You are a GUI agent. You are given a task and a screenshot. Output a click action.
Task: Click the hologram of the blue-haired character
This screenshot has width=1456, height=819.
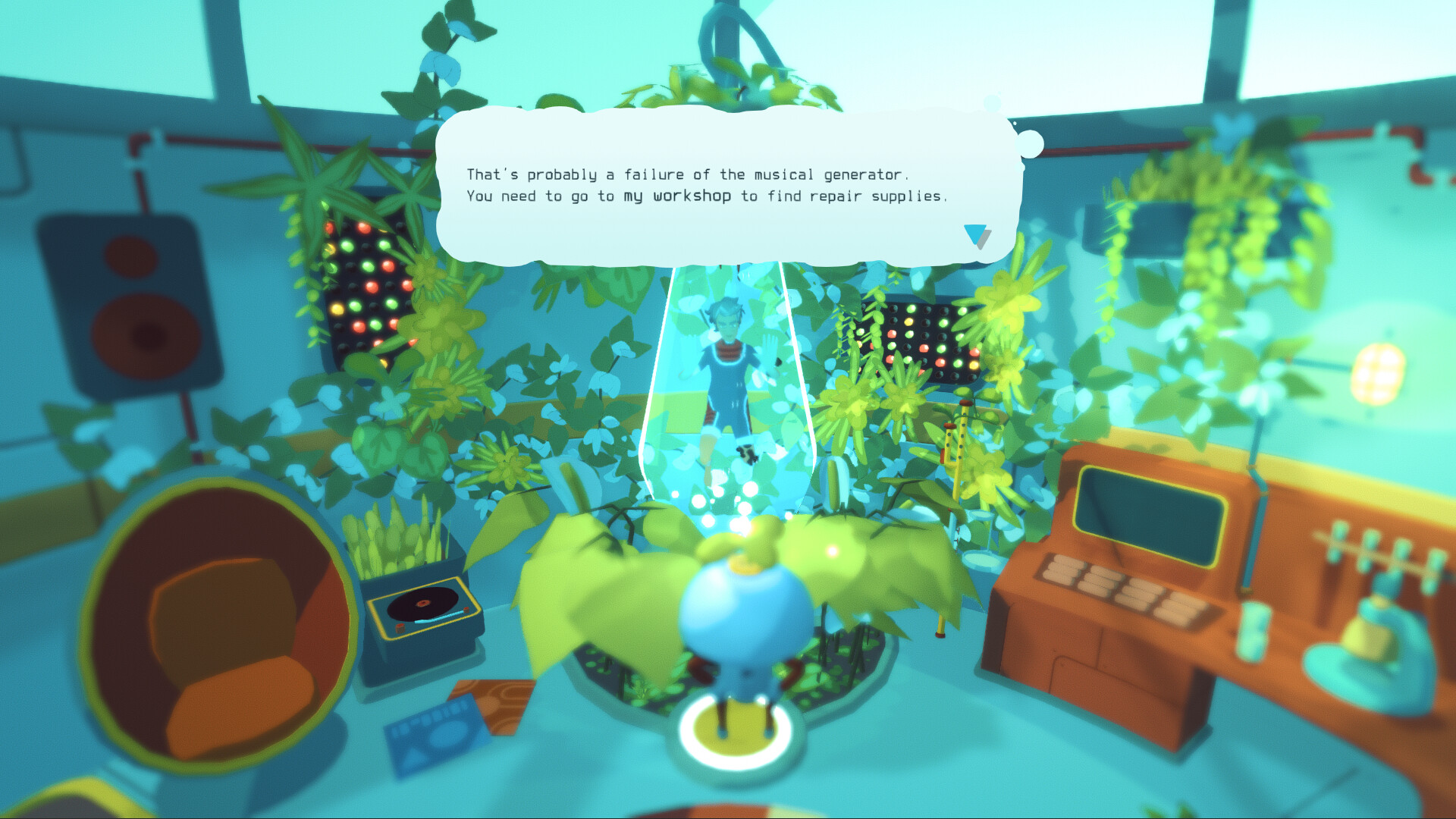[726, 364]
